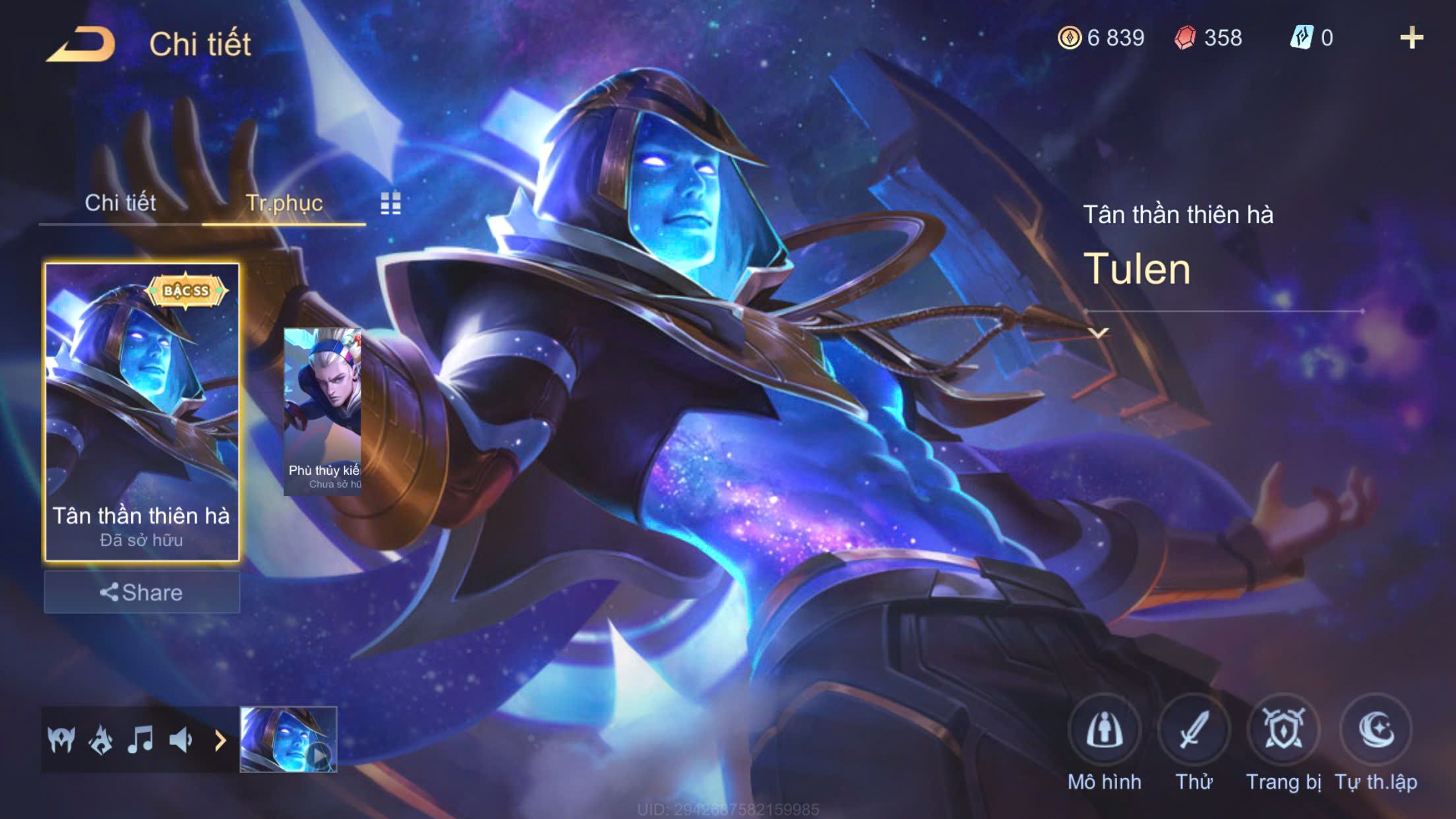Try the hero with Thử button
Image resolution: width=1456 pixels, height=819 pixels.
tap(1194, 731)
